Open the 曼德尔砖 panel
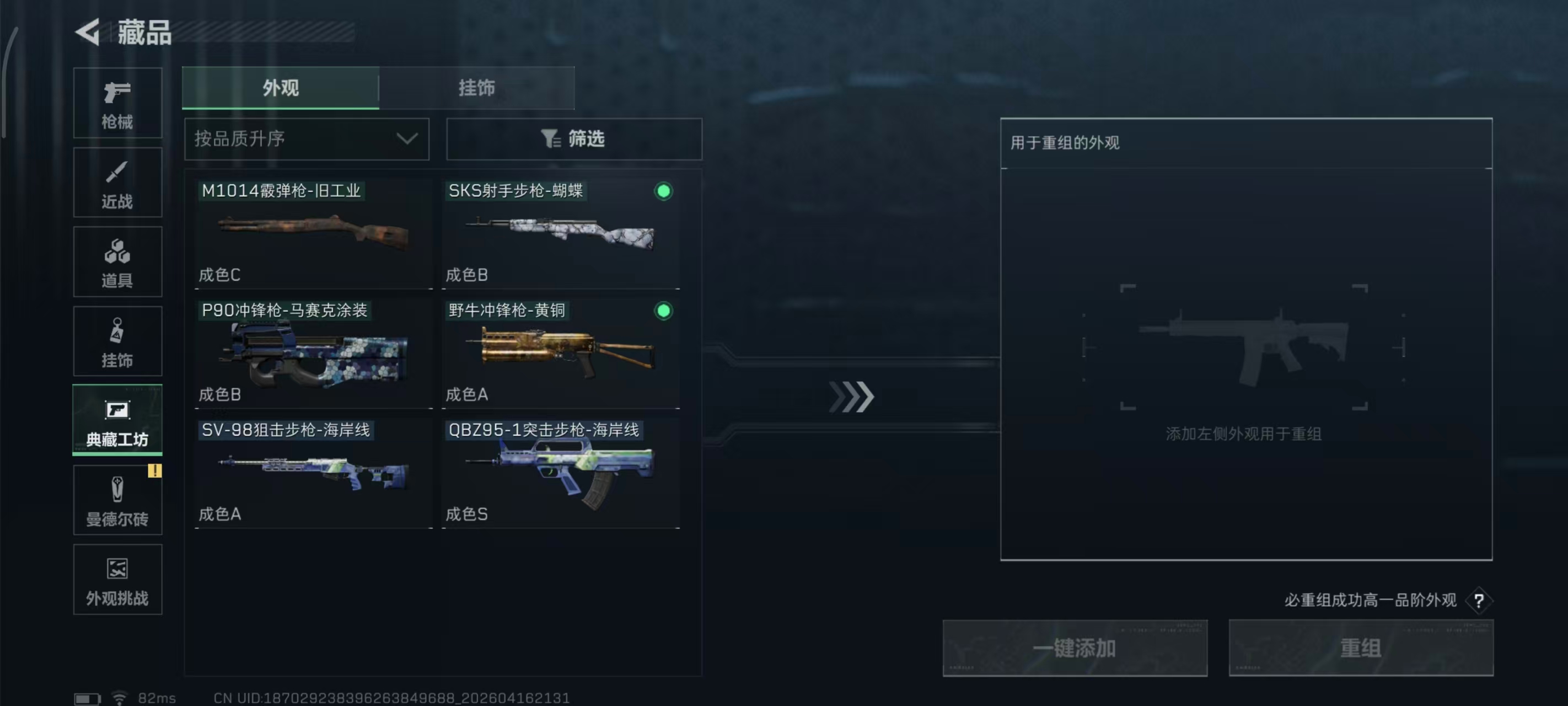 coord(117,501)
